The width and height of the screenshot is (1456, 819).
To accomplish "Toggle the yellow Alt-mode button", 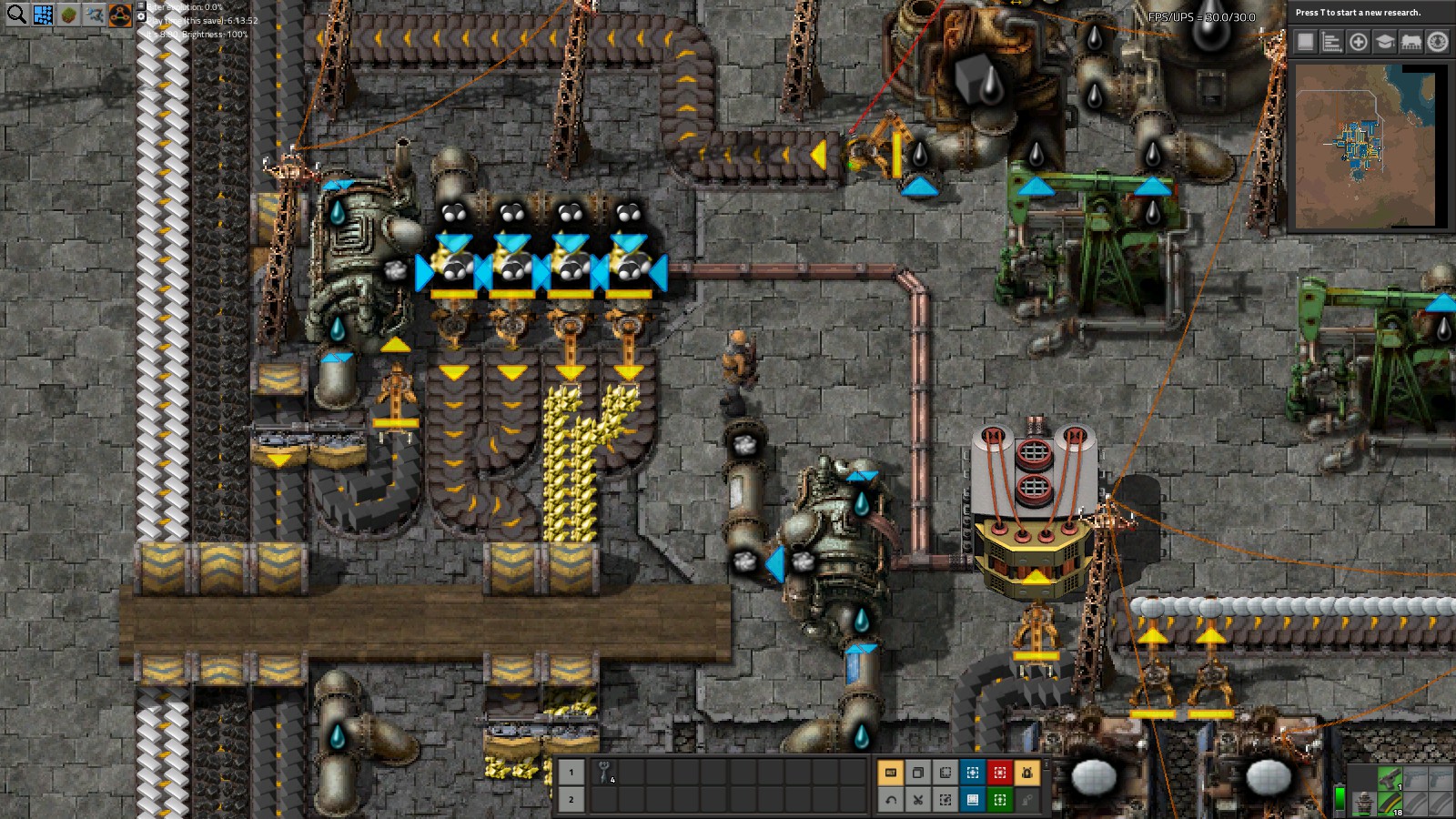I will pyautogui.click(x=890, y=773).
